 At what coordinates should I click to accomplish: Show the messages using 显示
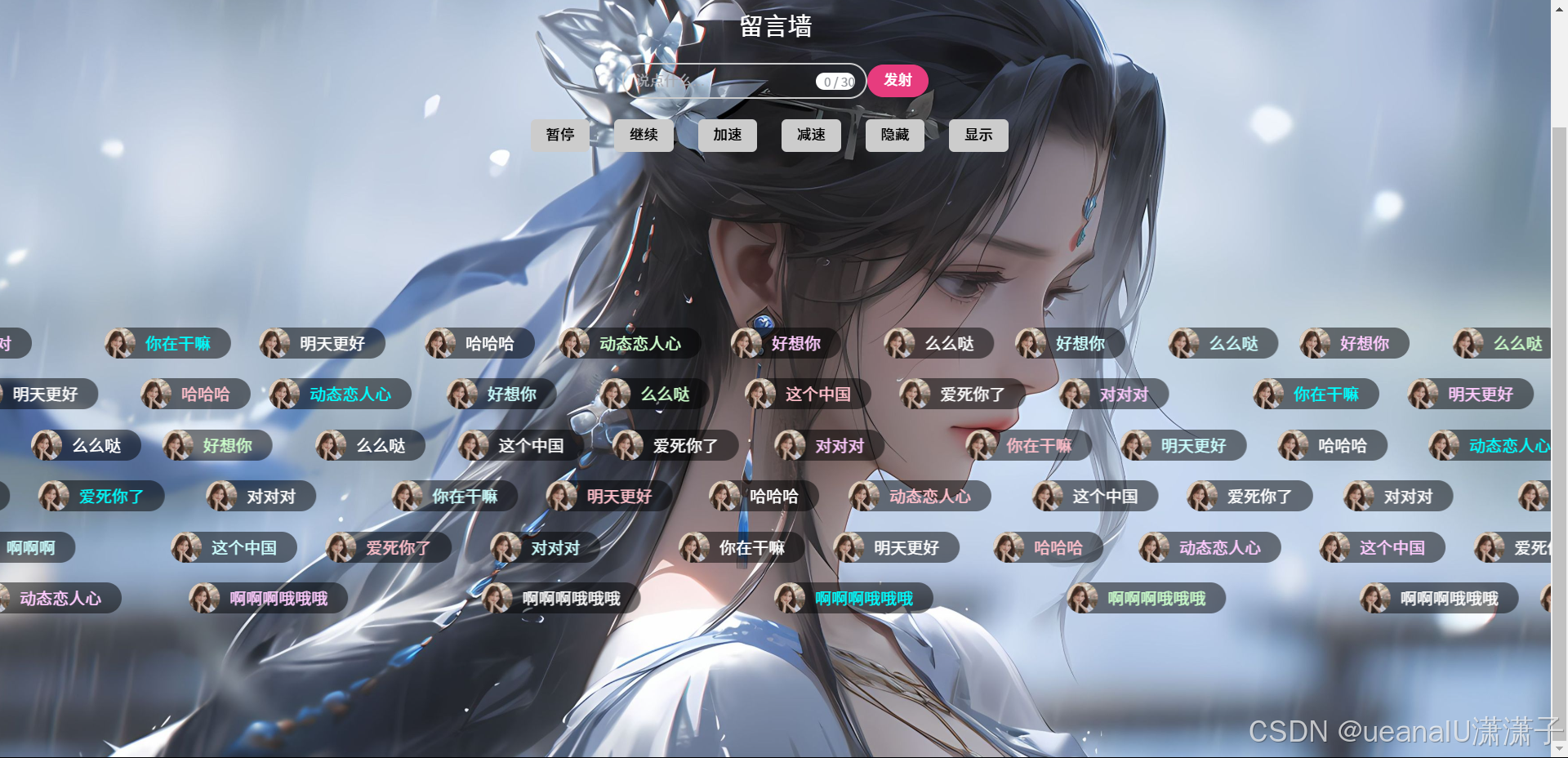(978, 135)
